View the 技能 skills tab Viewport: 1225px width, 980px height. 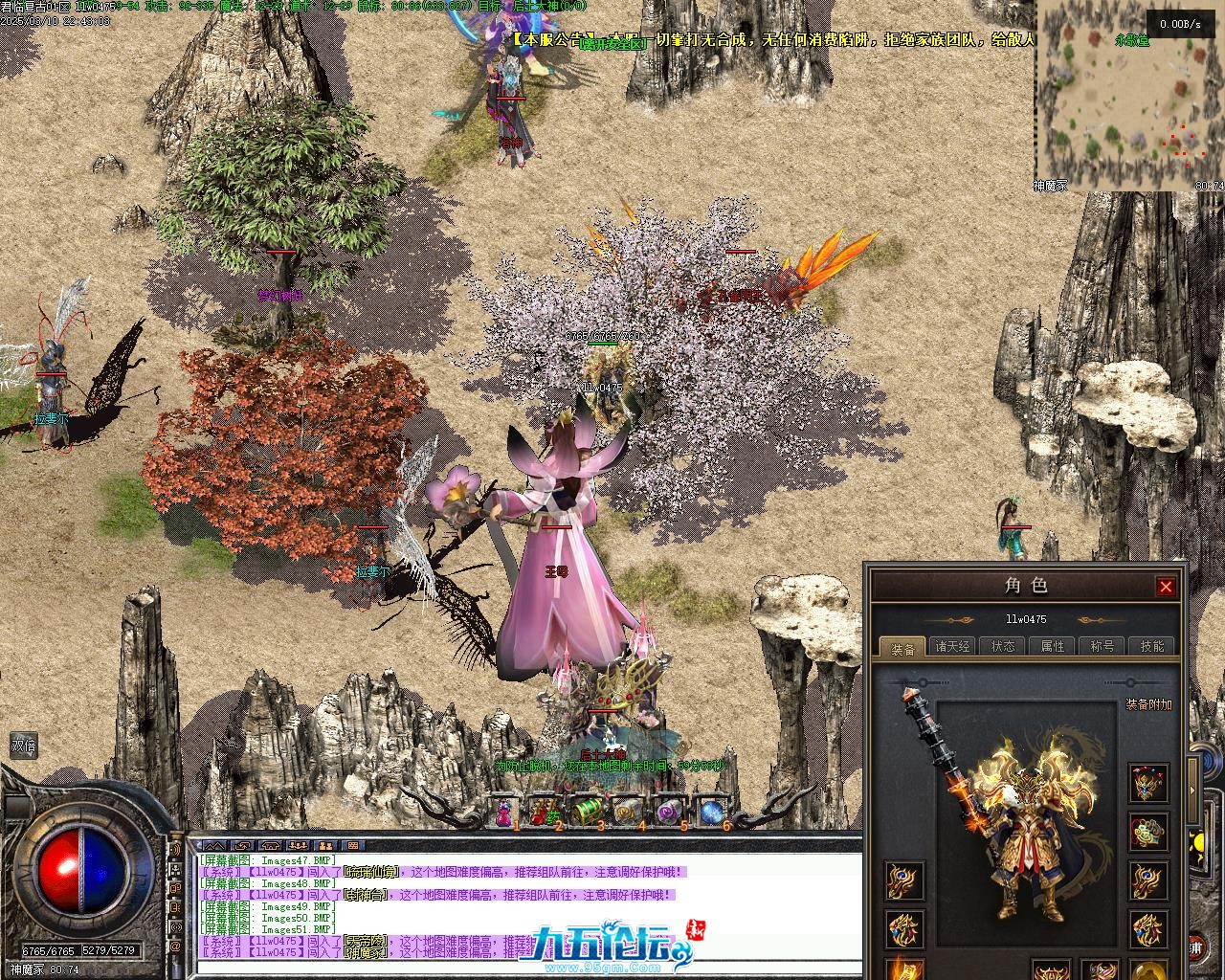click(x=1152, y=647)
